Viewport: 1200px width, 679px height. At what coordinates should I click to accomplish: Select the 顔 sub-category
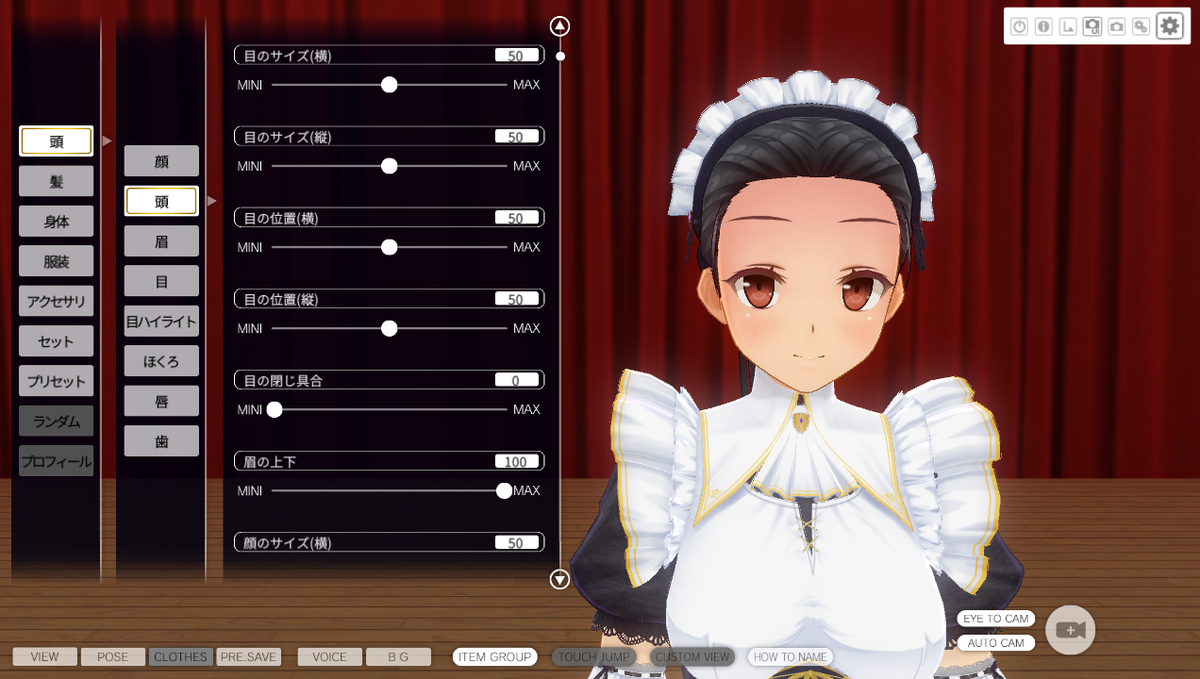[161, 161]
